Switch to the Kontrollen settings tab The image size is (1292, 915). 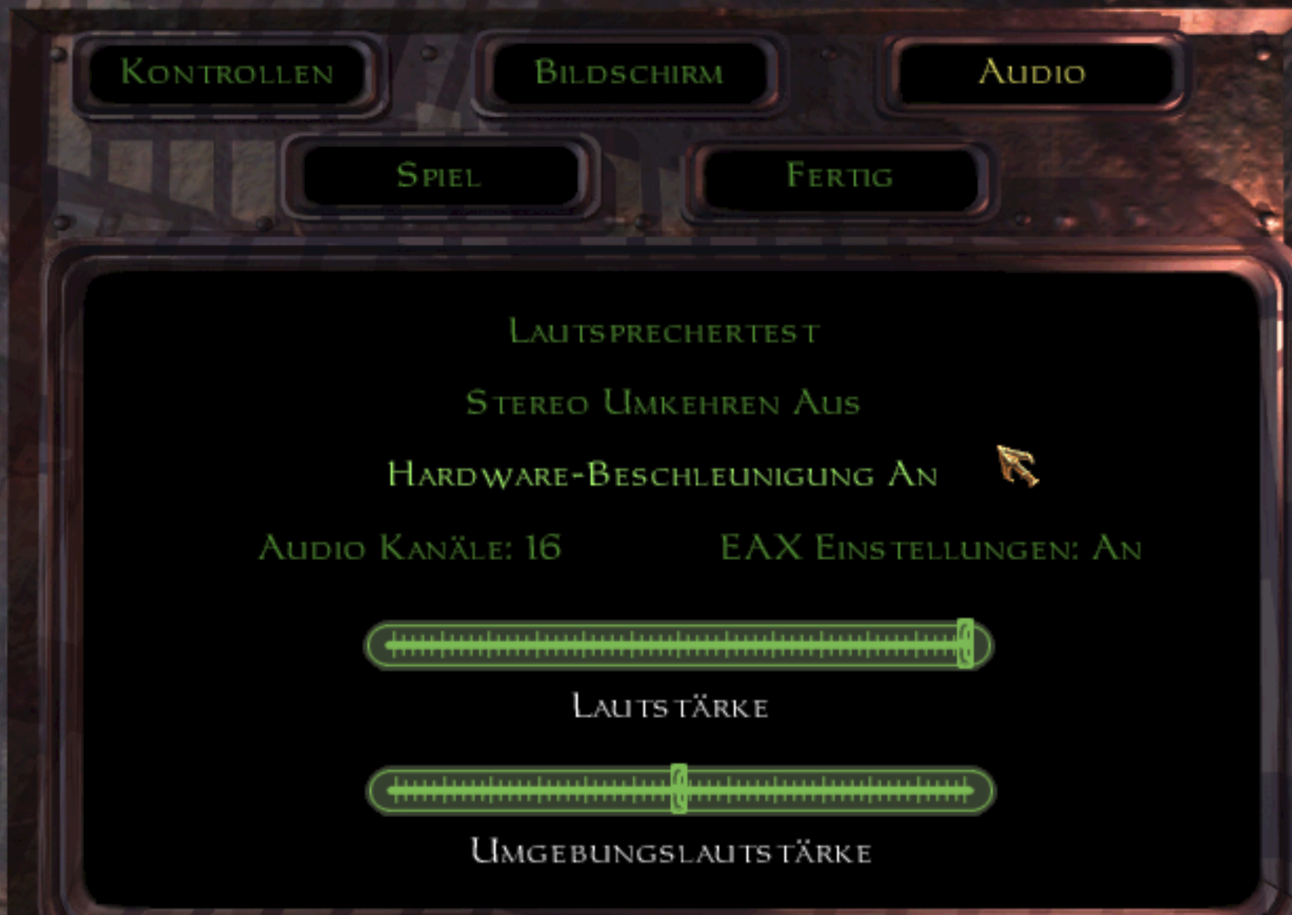tap(225, 72)
